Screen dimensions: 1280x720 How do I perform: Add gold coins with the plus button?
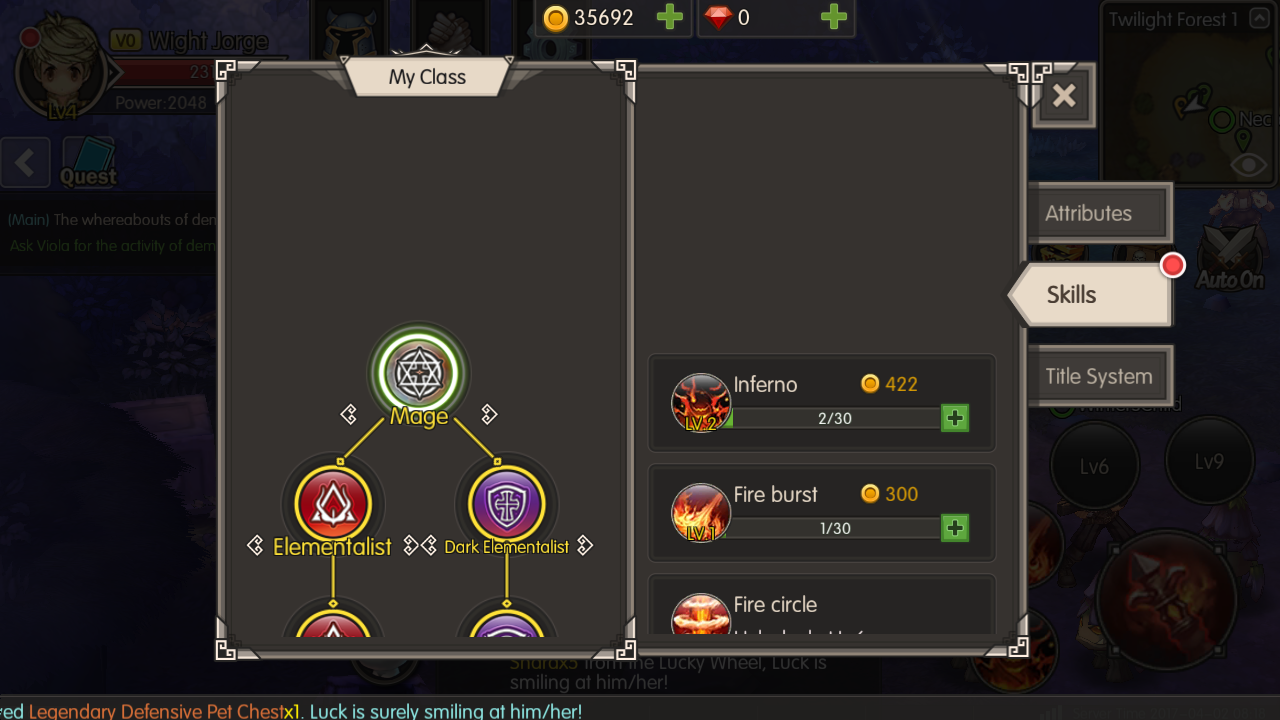669,17
